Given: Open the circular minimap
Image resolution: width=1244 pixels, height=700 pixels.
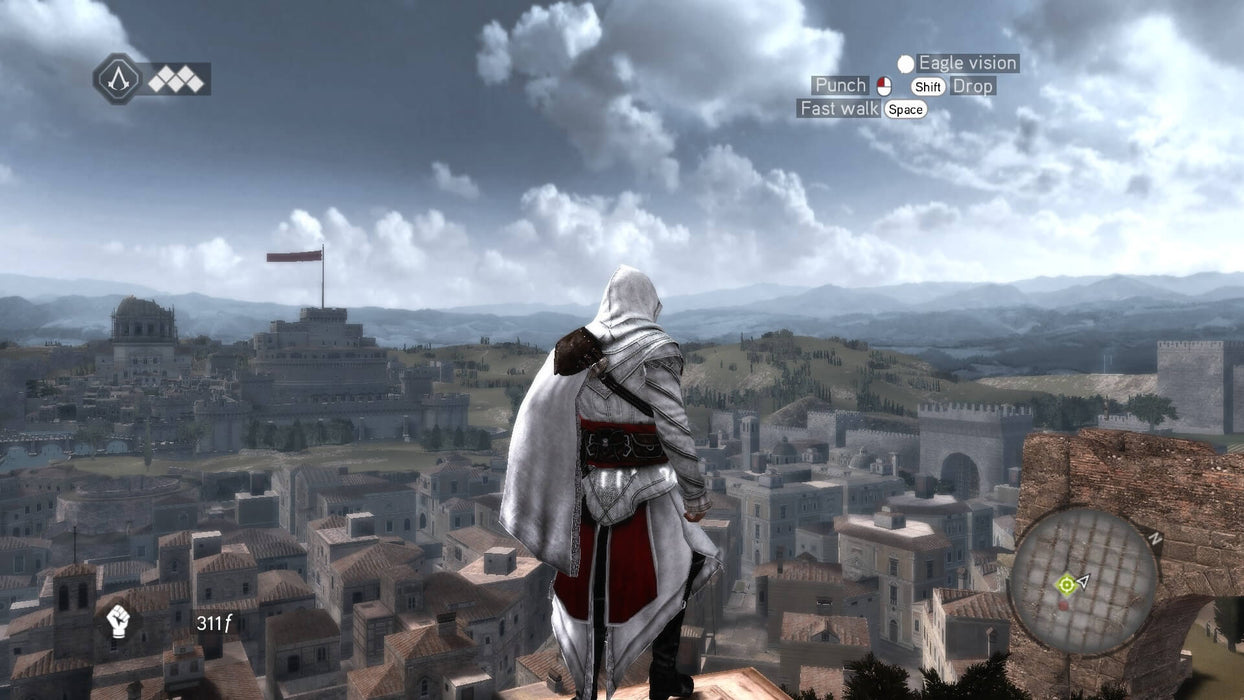Looking at the screenshot, I should point(1082,582).
